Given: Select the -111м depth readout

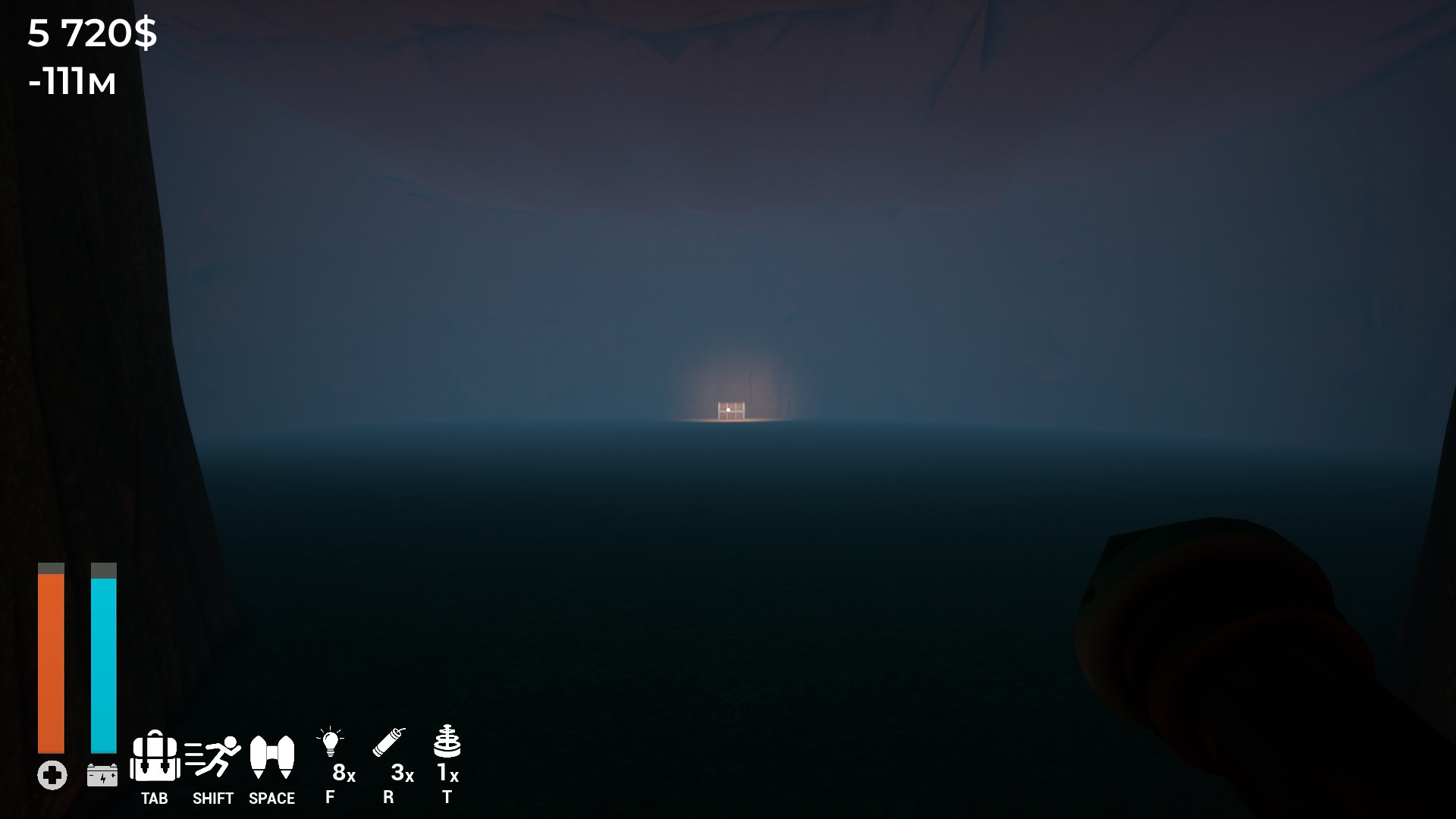Looking at the screenshot, I should point(72,83).
